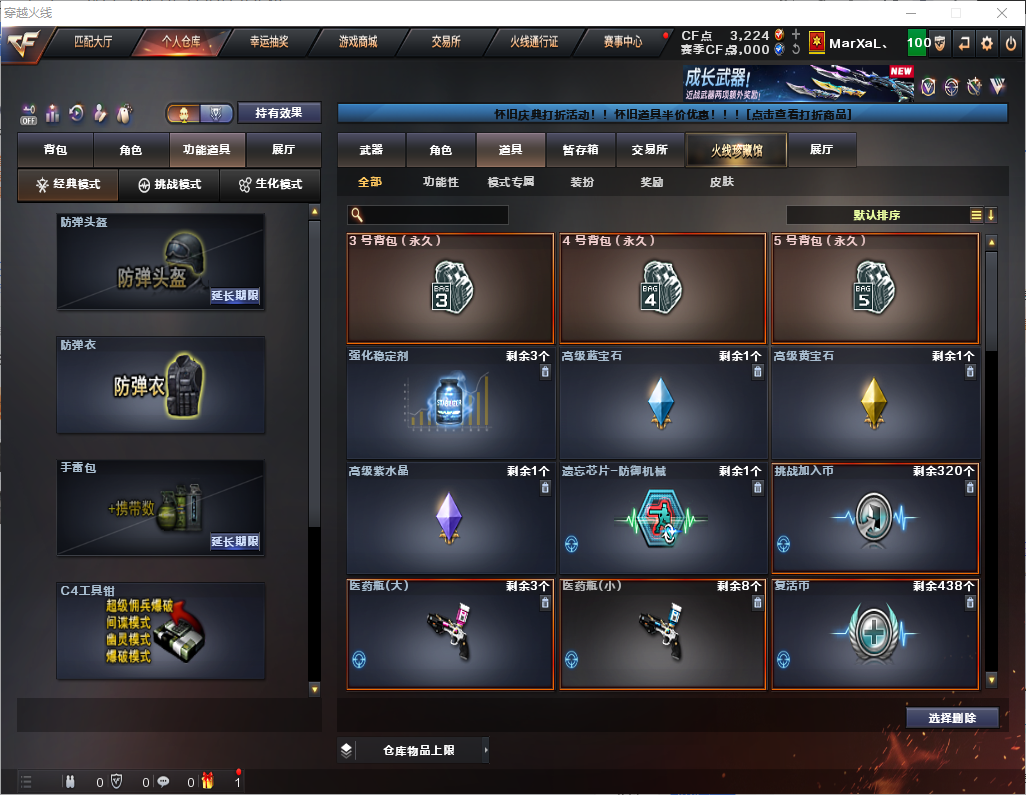Go to 幸运抽奖 lucky draw
The width and height of the screenshot is (1026, 795).
268,42
